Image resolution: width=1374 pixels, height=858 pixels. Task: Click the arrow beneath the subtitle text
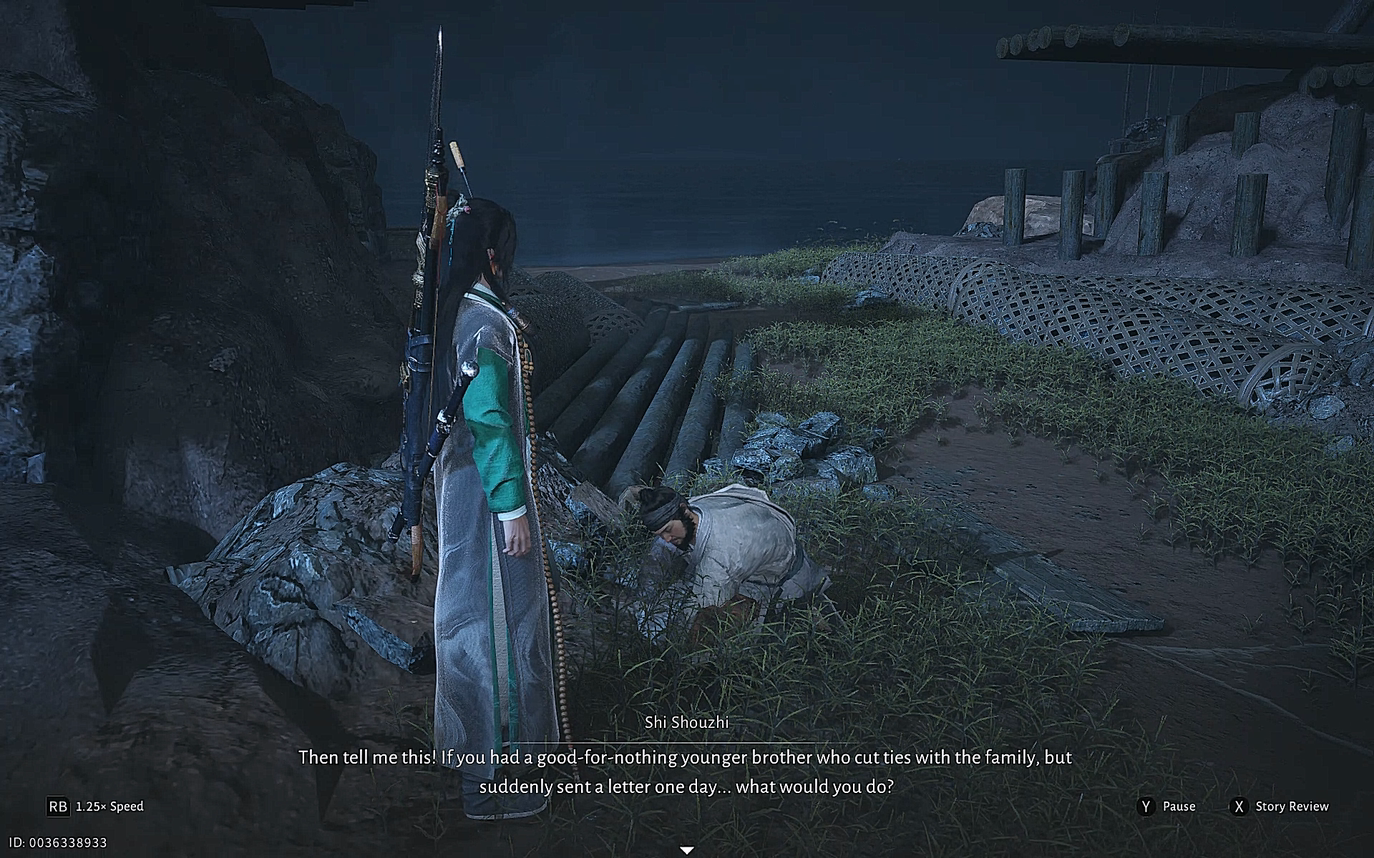pos(687,849)
